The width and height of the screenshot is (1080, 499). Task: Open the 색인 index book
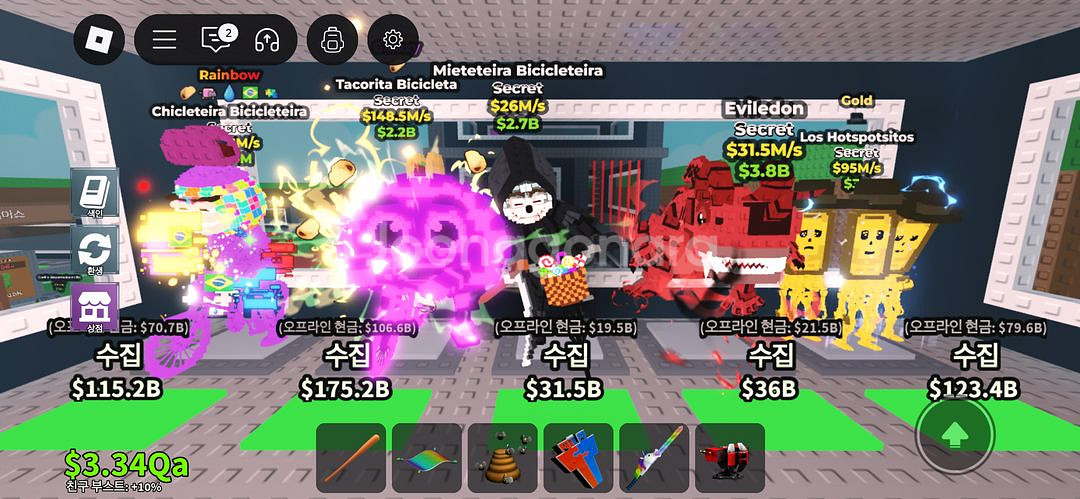click(95, 194)
